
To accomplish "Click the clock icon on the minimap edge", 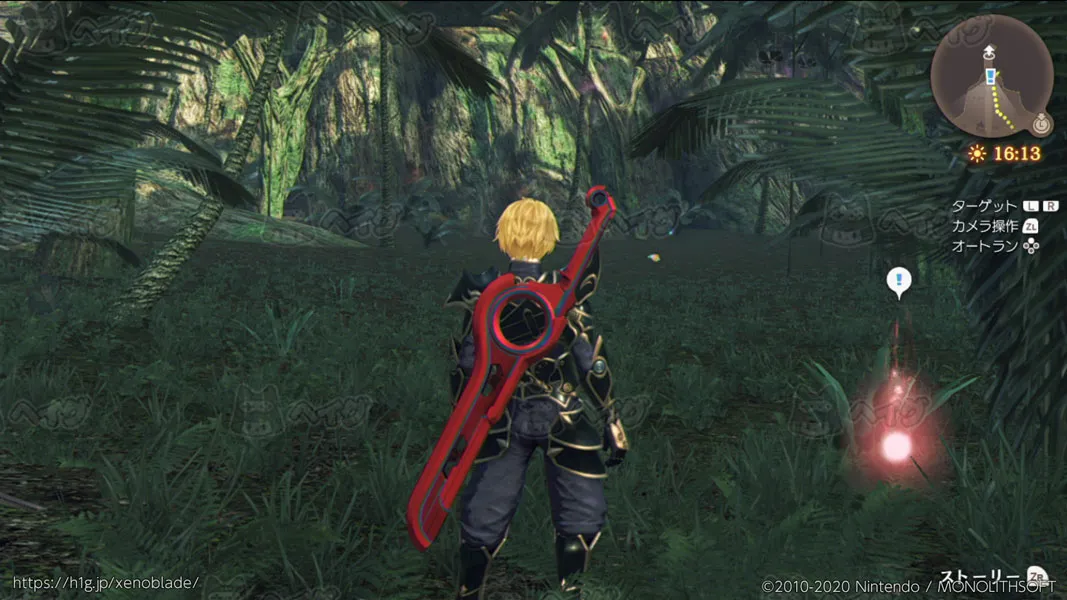I will point(1041,125).
